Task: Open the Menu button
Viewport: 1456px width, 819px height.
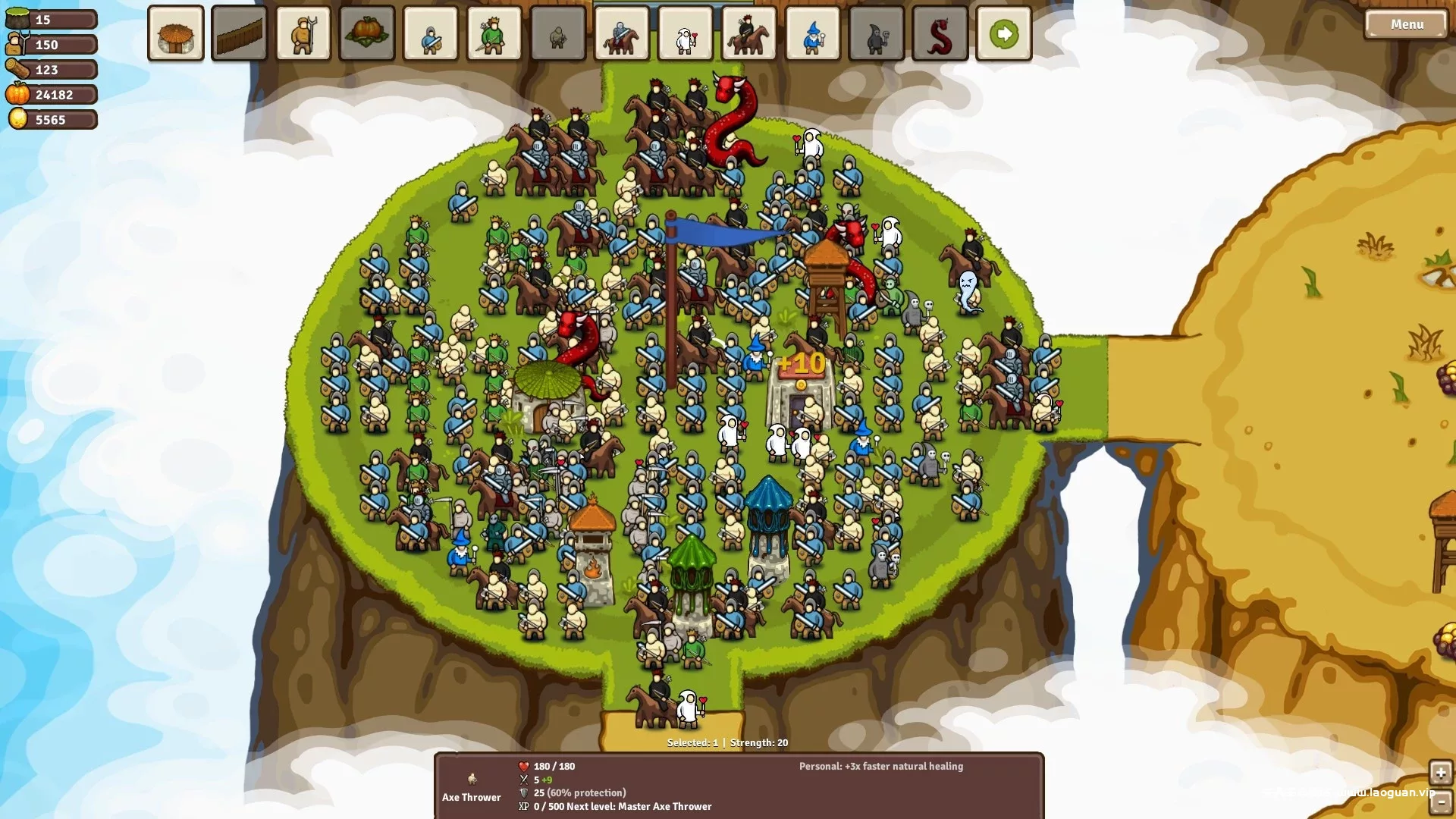Action: (x=1406, y=24)
